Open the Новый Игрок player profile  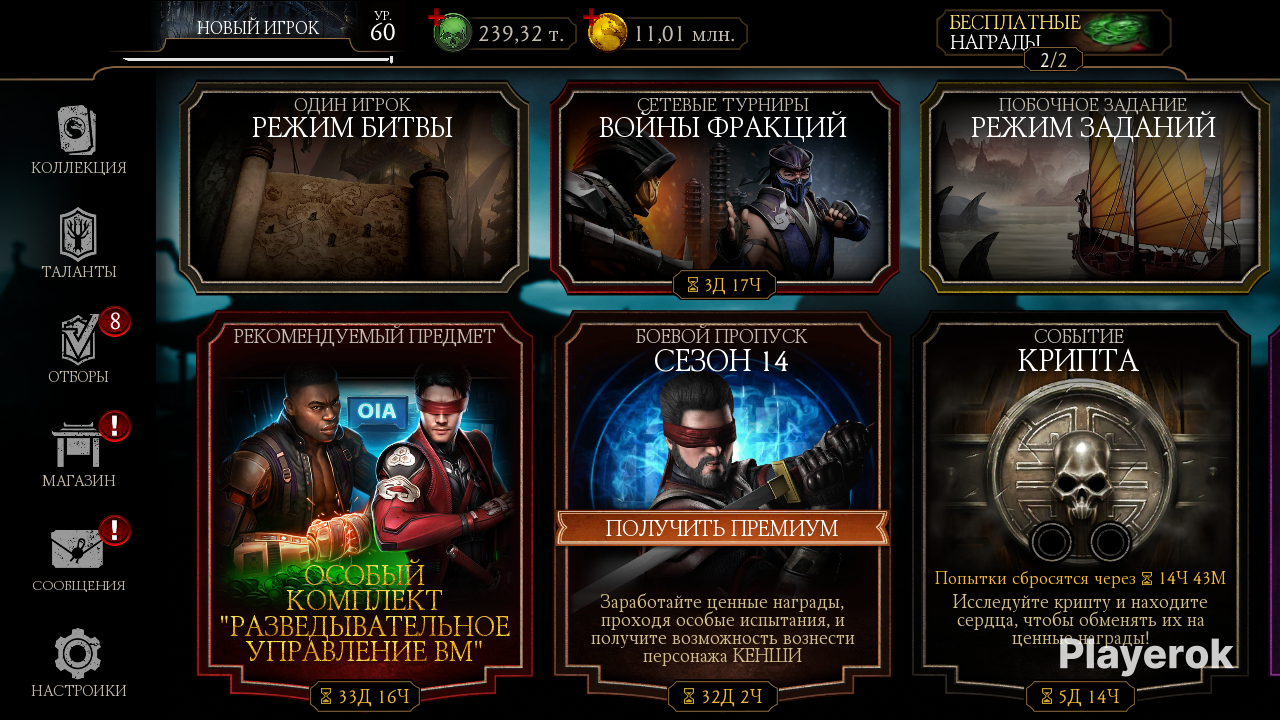click(x=258, y=30)
